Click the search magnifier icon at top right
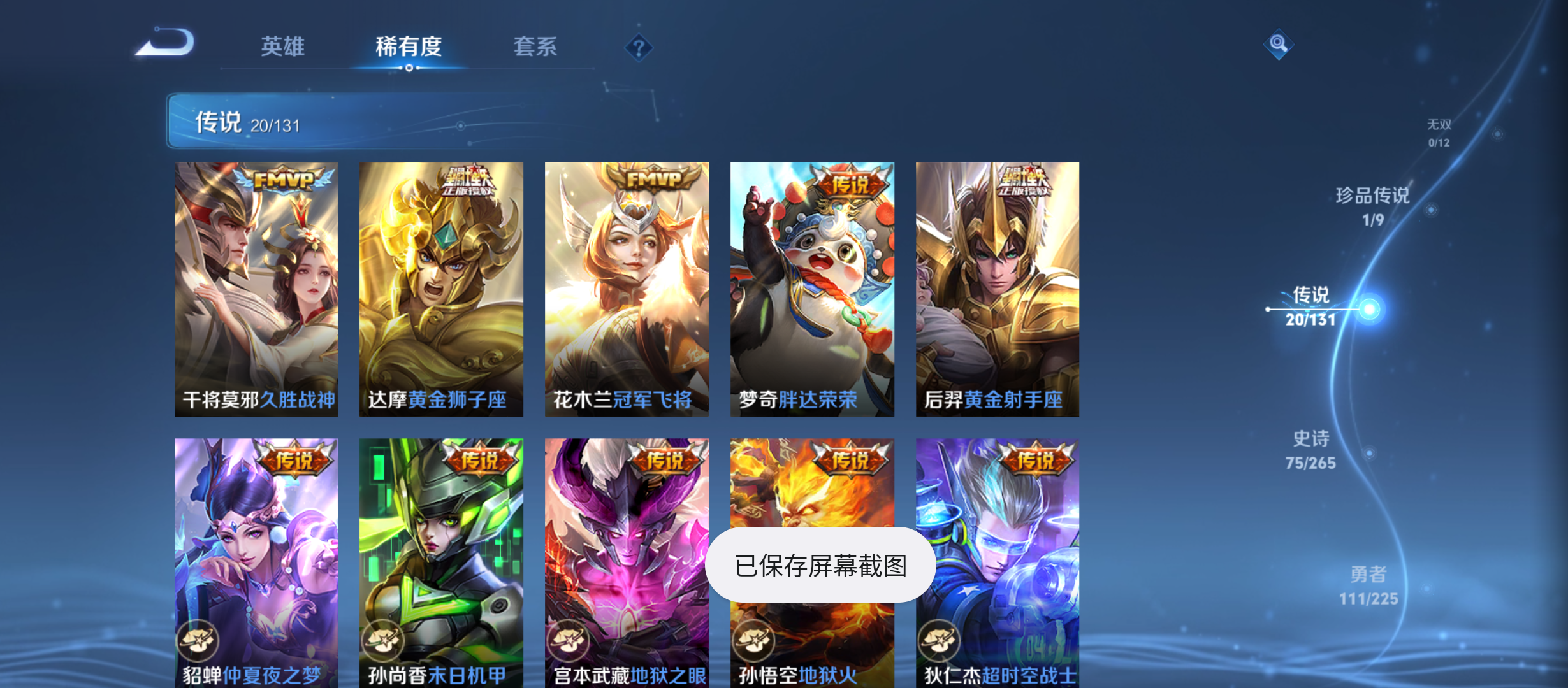Viewport: 1568px width, 688px height. pyautogui.click(x=1277, y=45)
